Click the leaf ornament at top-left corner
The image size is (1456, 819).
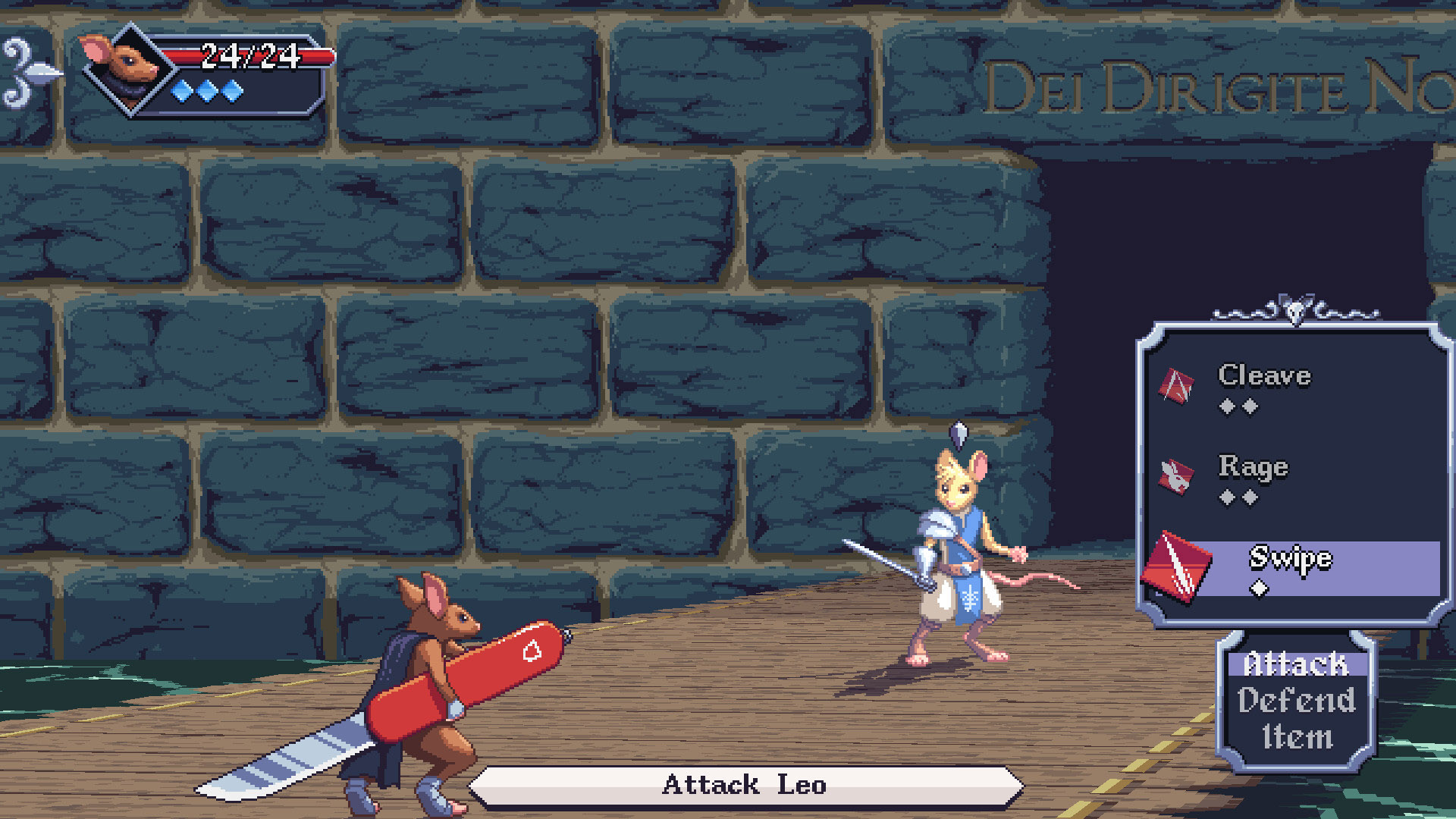click(32, 72)
